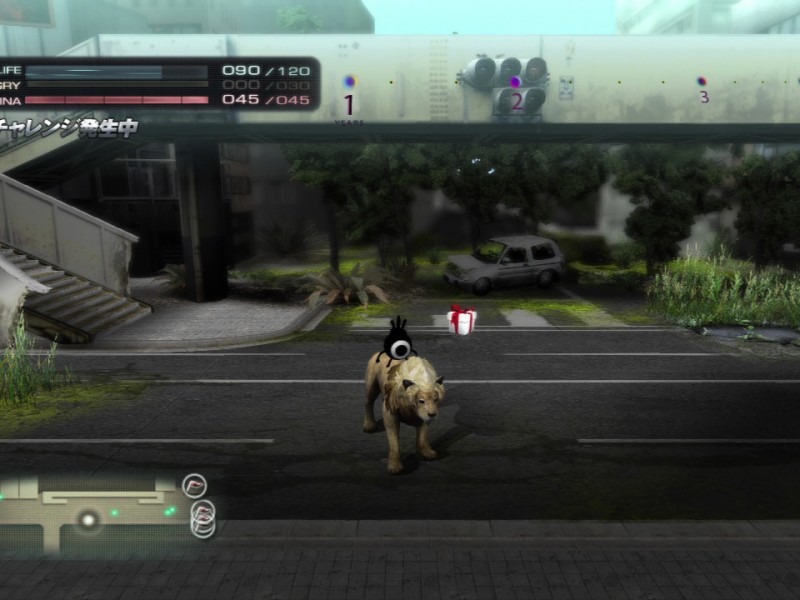The width and height of the screenshot is (800, 600).
Task: Click the year 1 marker on the timeline
Action: [349, 82]
